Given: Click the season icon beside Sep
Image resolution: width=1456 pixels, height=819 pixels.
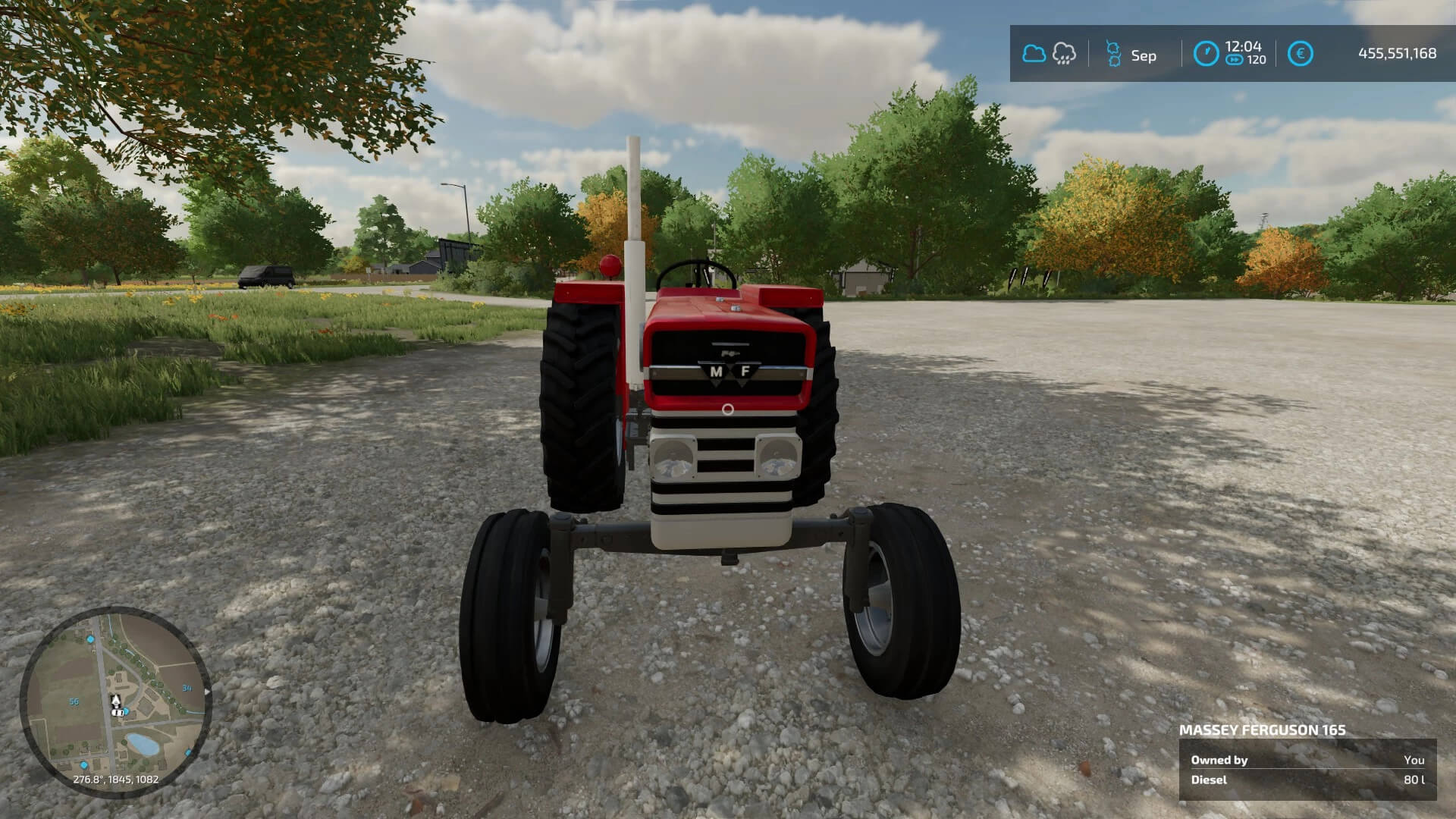Looking at the screenshot, I should [1113, 54].
